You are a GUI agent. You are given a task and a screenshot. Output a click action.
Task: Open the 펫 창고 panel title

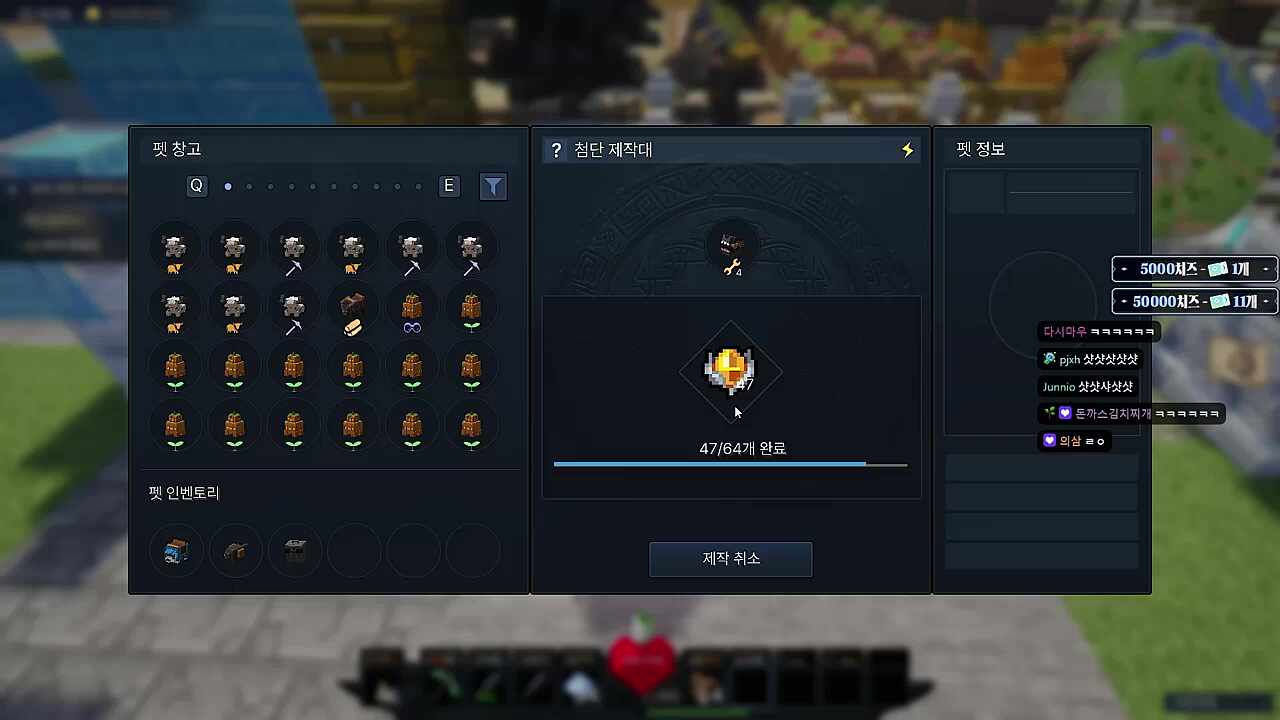pyautogui.click(x=177, y=148)
